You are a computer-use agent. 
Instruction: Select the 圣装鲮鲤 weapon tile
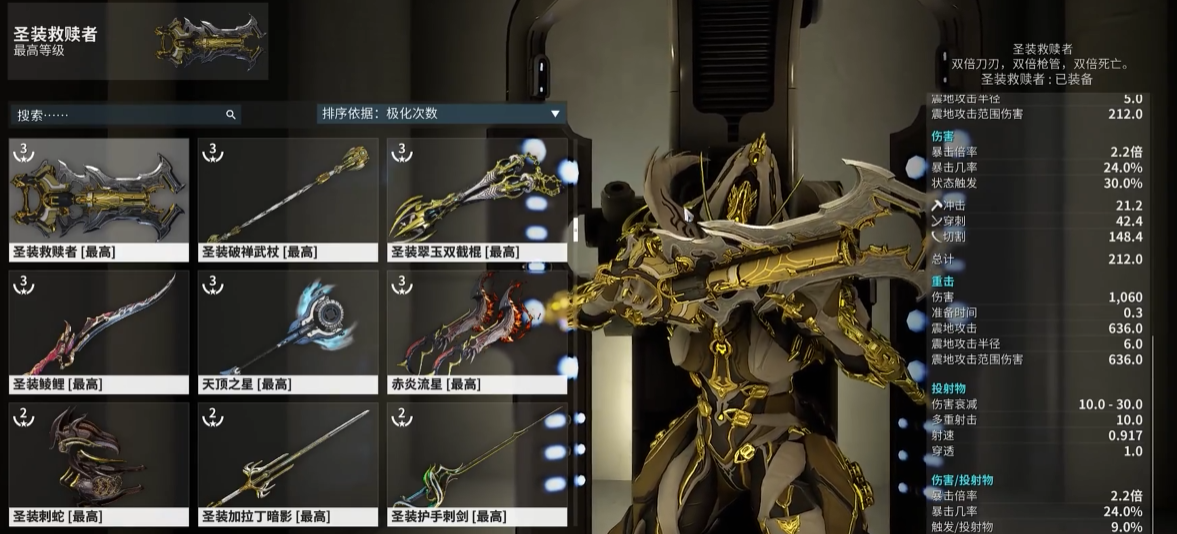click(99, 331)
